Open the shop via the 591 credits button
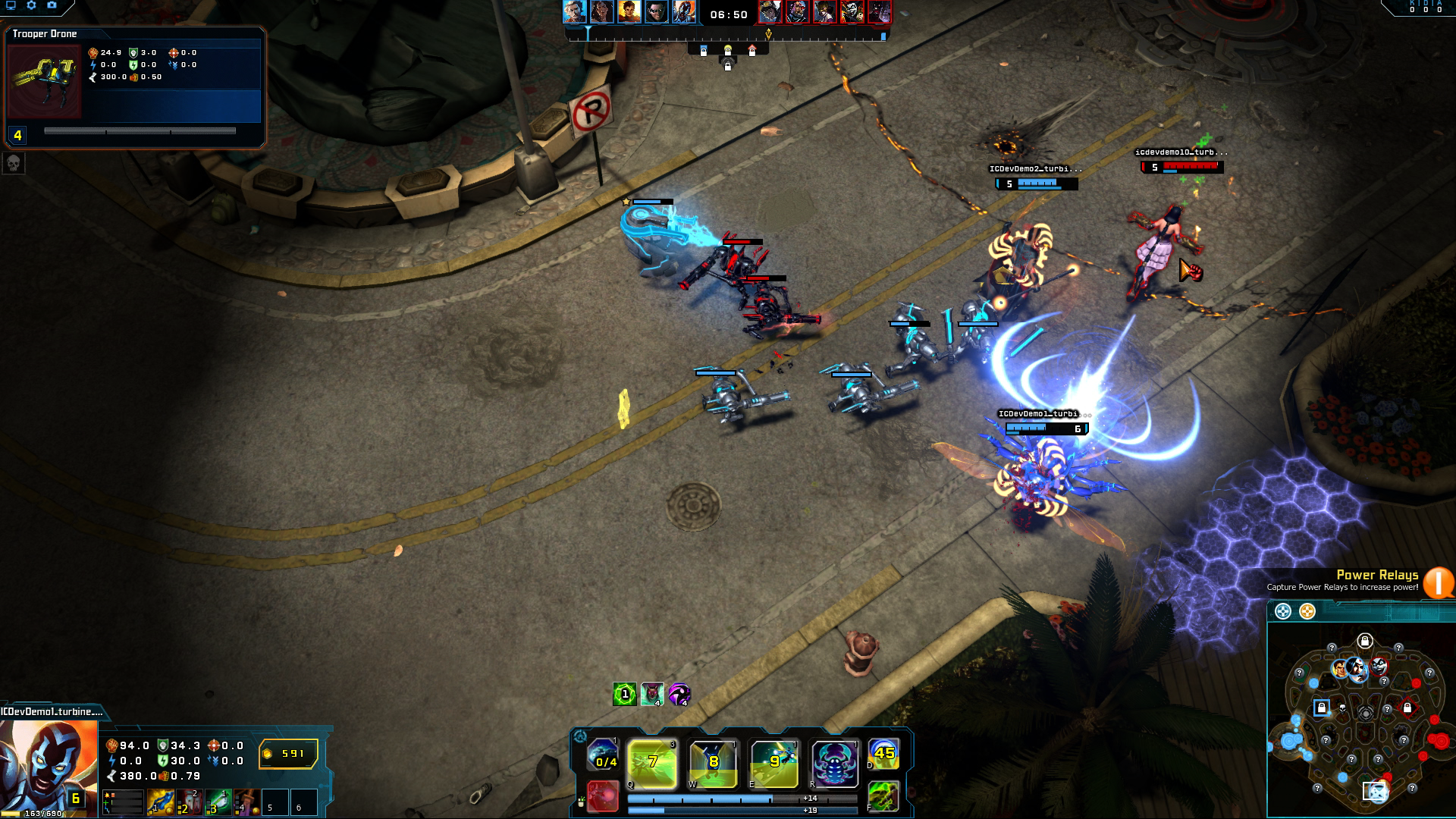The image size is (1456, 819). point(288,754)
